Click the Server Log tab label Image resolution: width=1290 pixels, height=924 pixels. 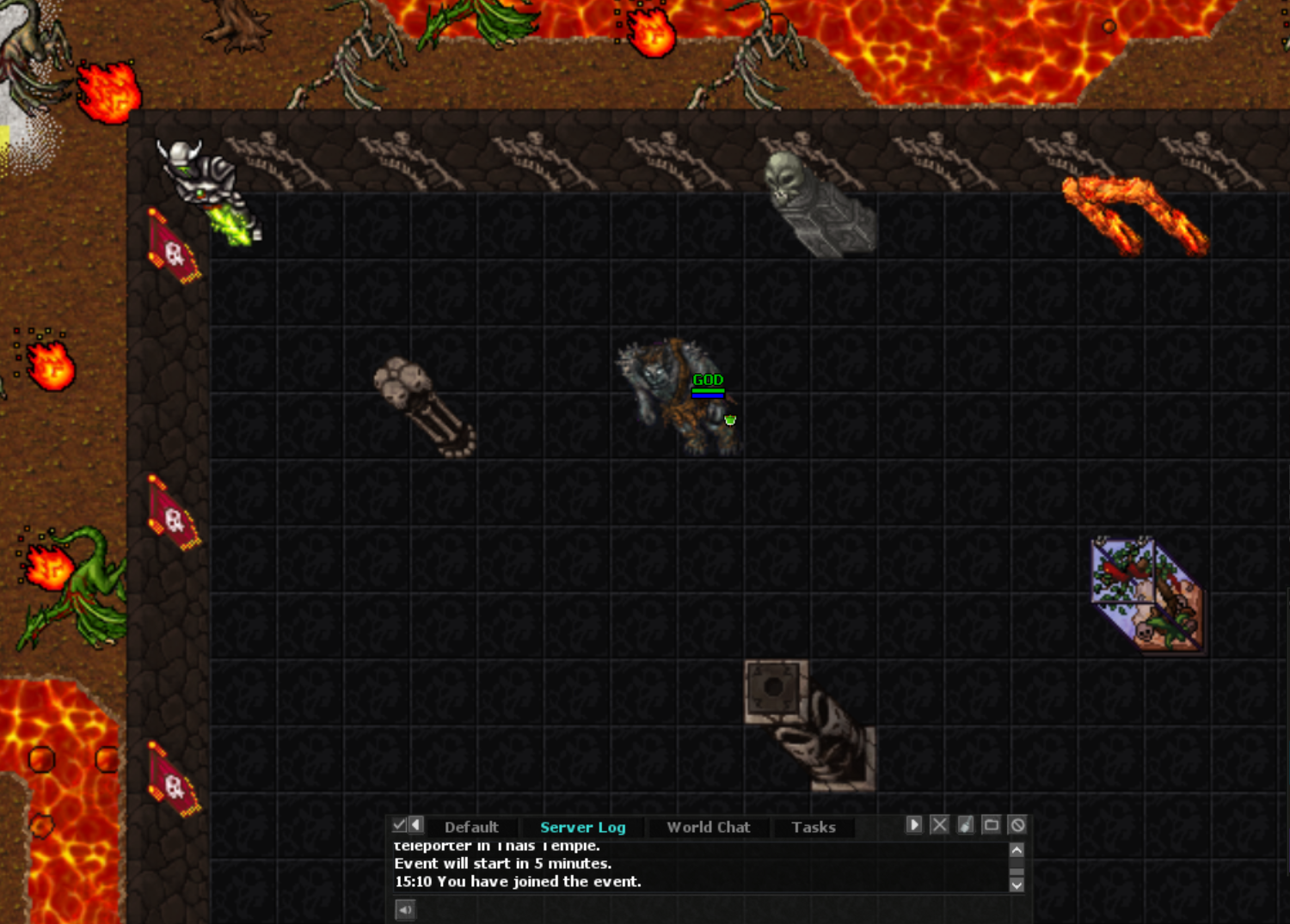581,827
